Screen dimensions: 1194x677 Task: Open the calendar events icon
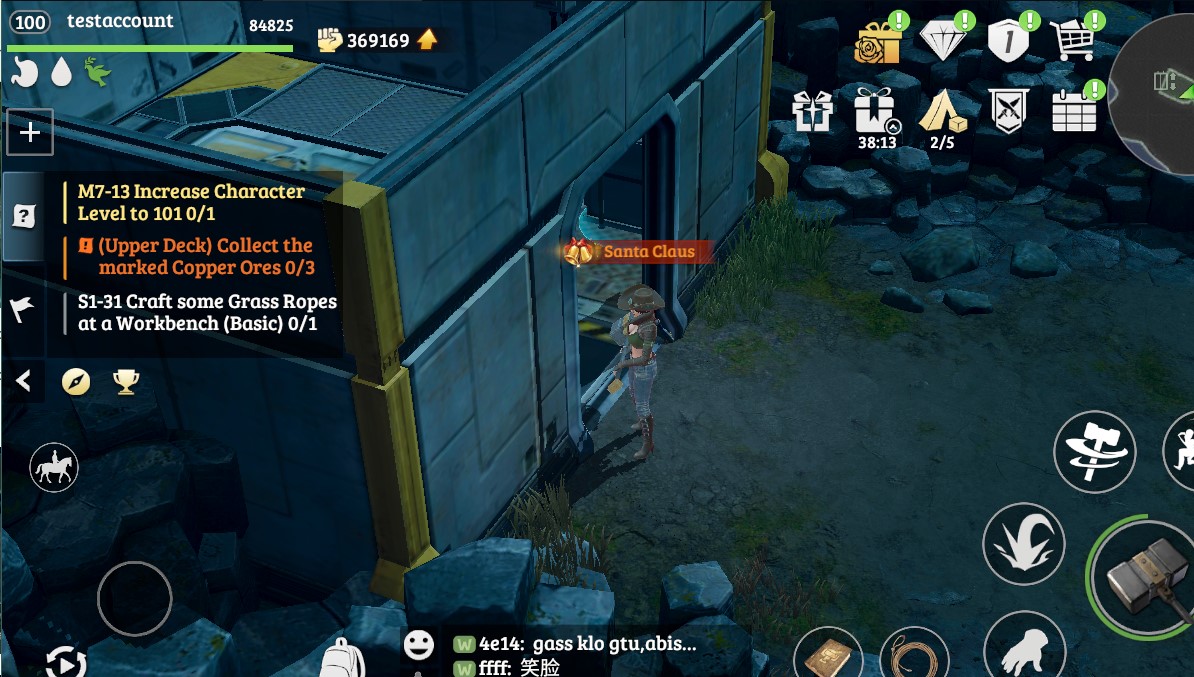point(1074,111)
